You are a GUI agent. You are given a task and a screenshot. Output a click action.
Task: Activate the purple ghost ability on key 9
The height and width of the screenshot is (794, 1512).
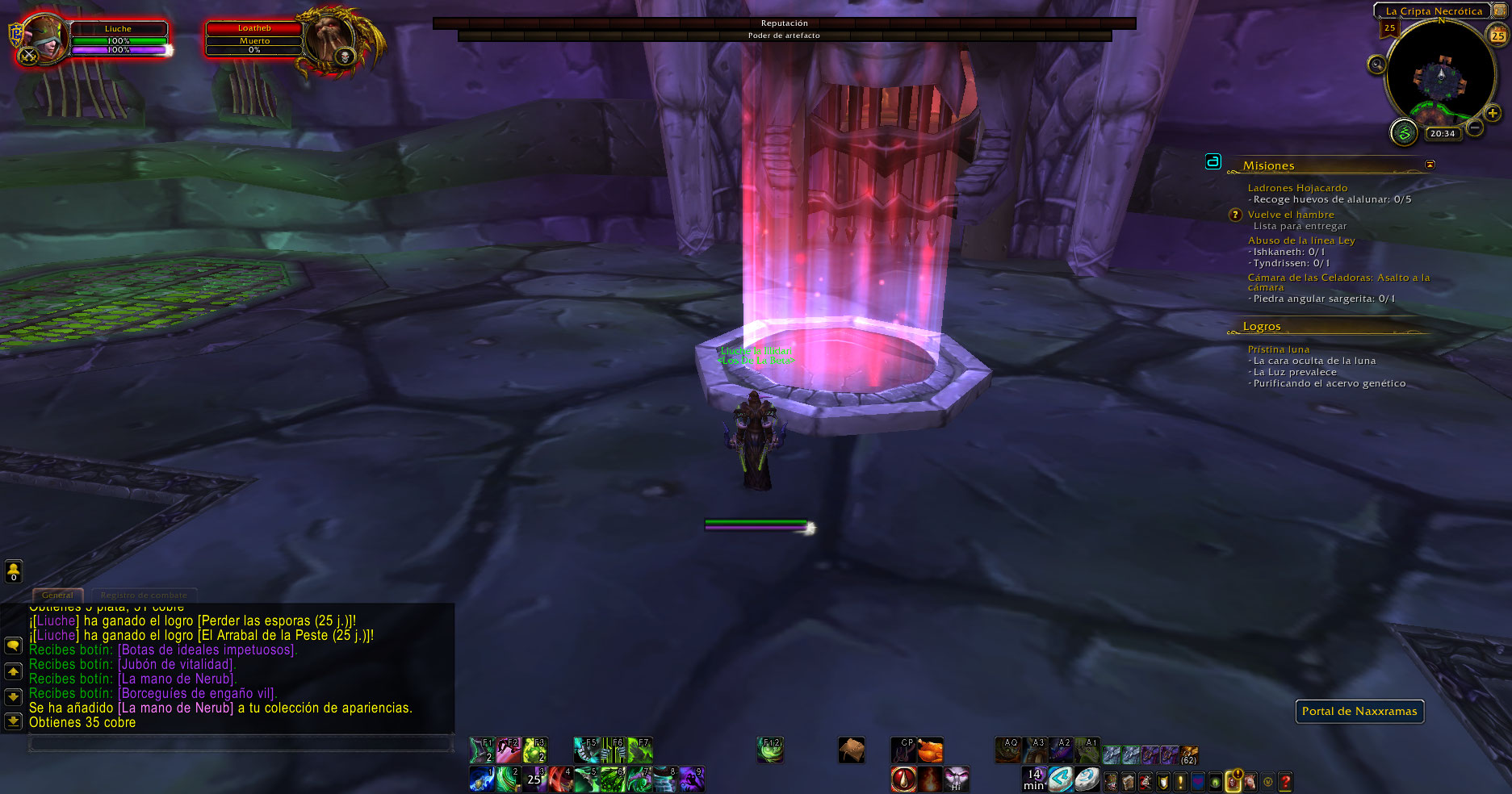click(x=691, y=779)
